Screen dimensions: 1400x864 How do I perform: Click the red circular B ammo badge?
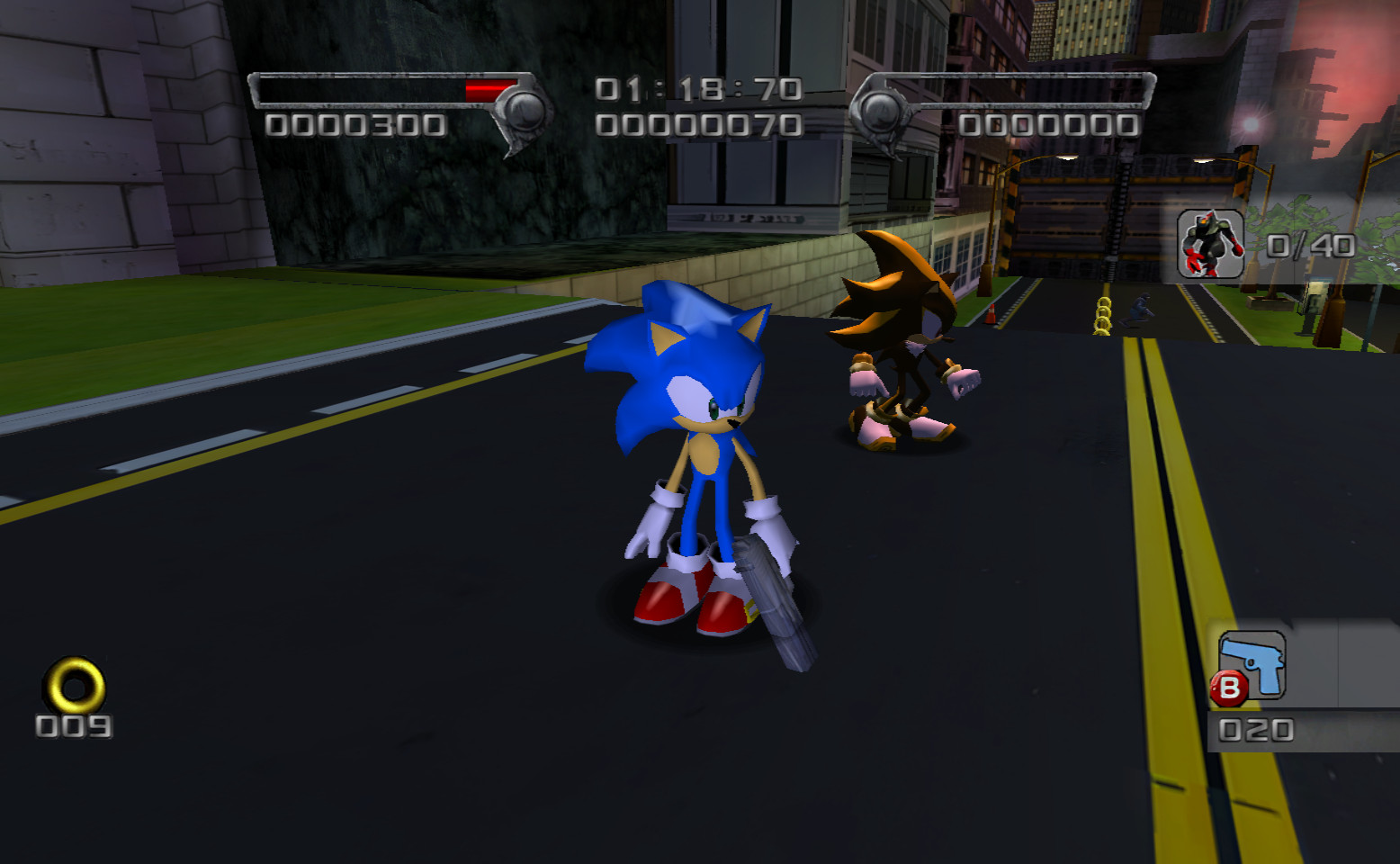[1229, 687]
